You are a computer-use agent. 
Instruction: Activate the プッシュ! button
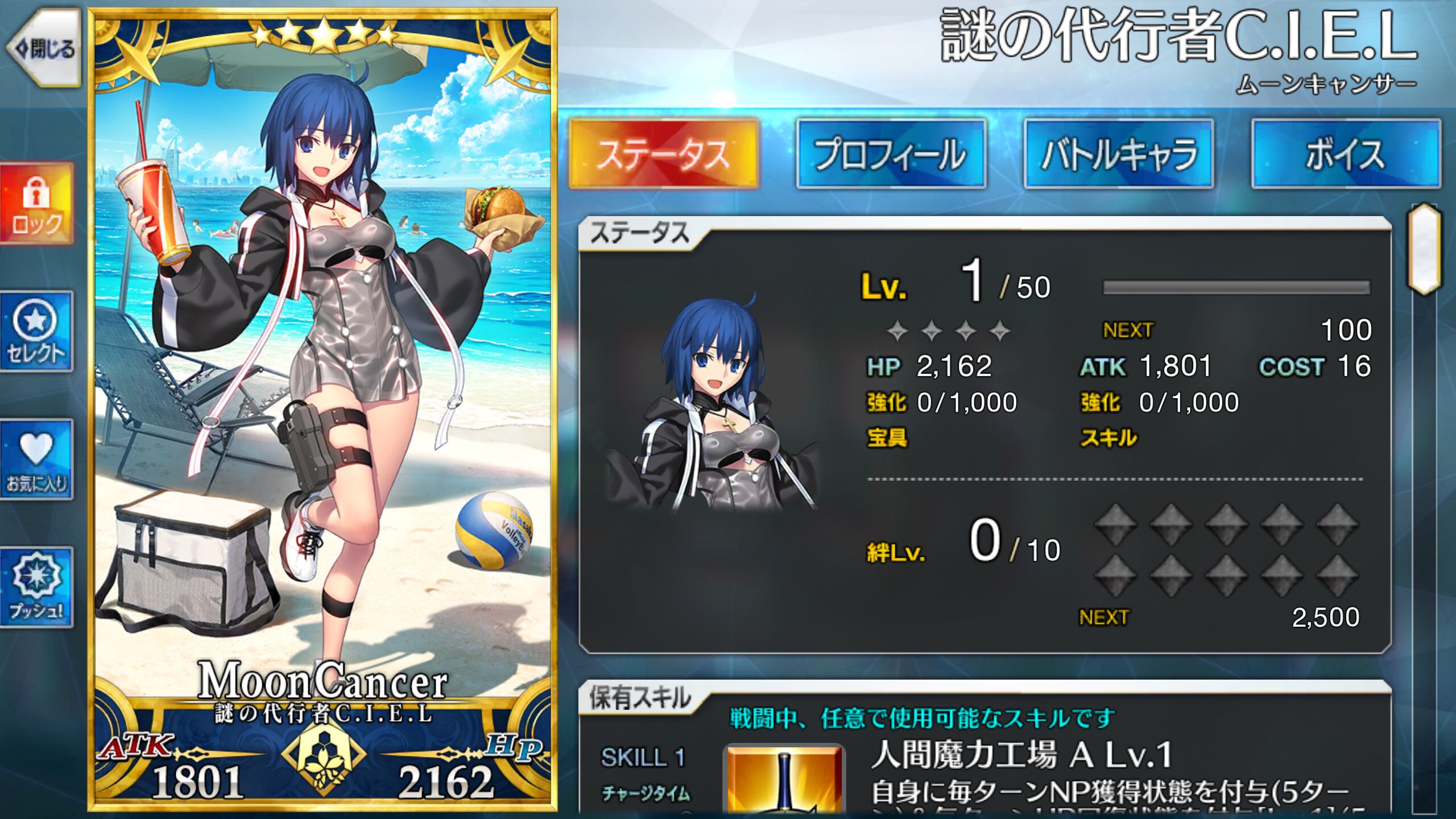coord(36,588)
